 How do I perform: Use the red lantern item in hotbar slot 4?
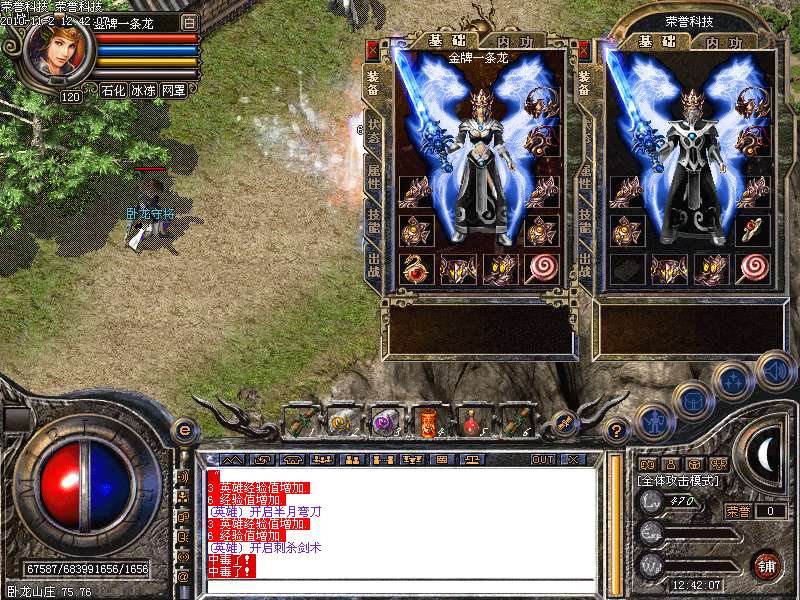click(430, 421)
